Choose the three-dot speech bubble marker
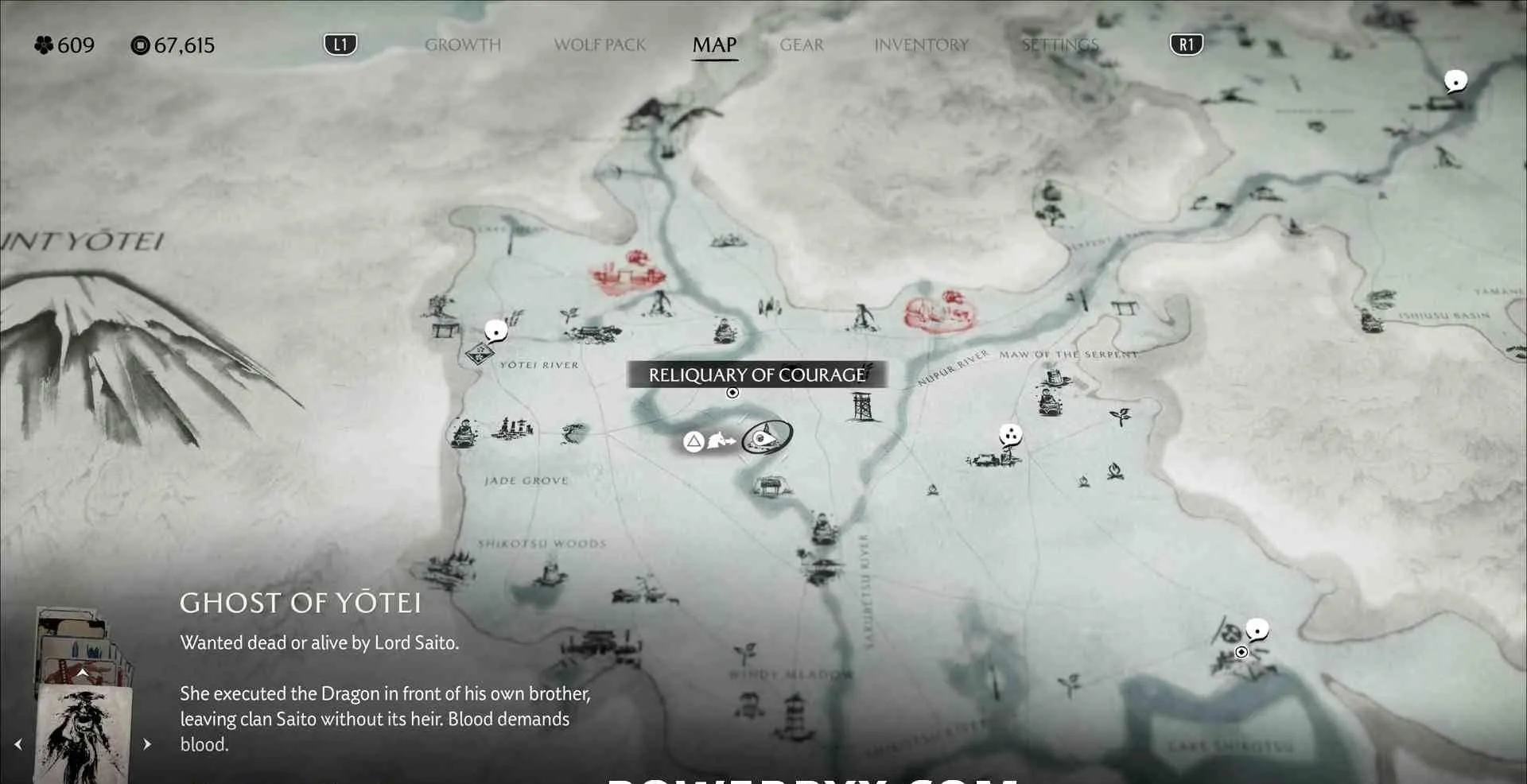The height and width of the screenshot is (784, 1527). [1010, 435]
